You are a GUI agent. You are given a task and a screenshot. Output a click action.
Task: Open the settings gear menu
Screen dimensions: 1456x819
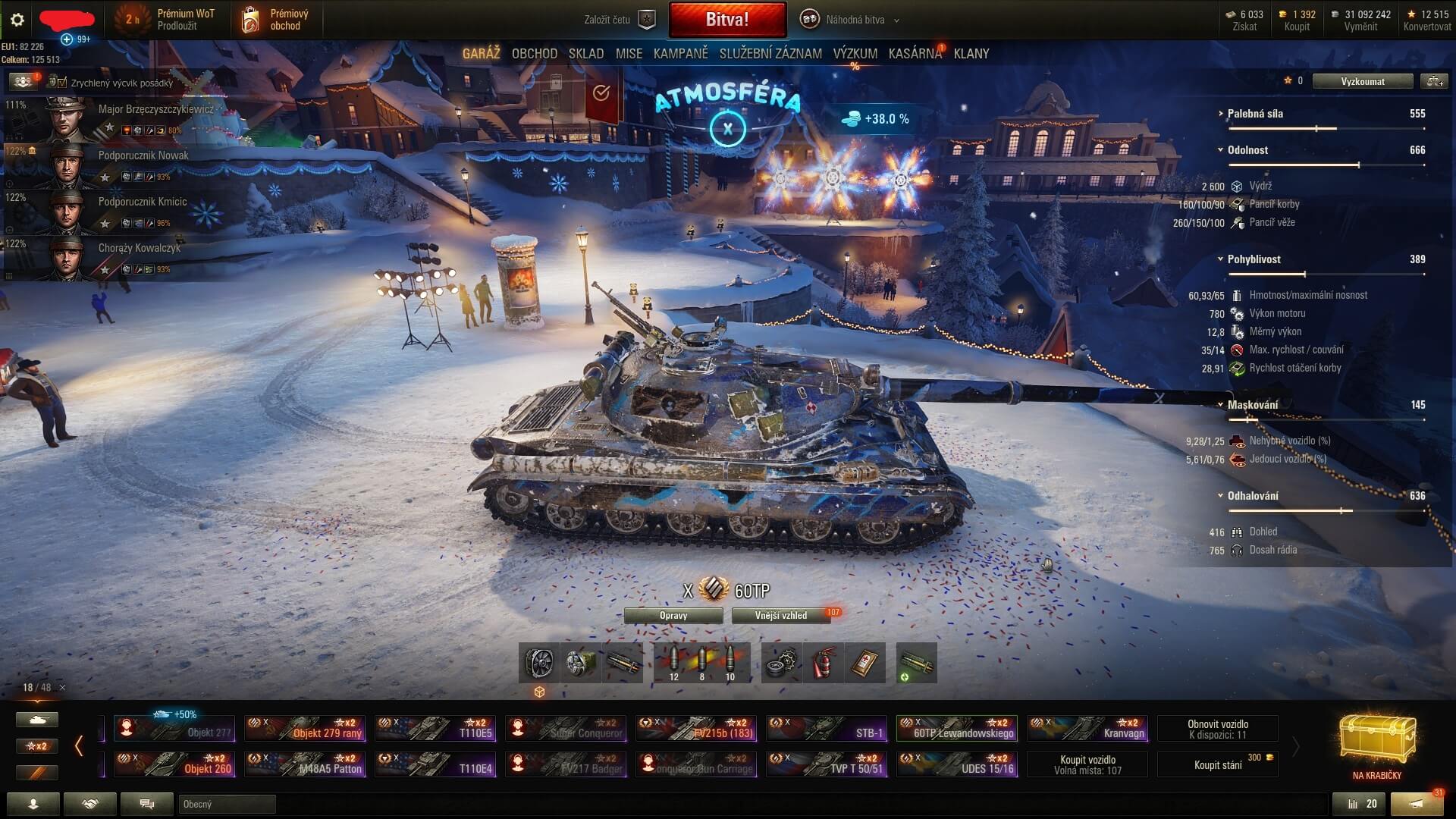pyautogui.click(x=17, y=20)
